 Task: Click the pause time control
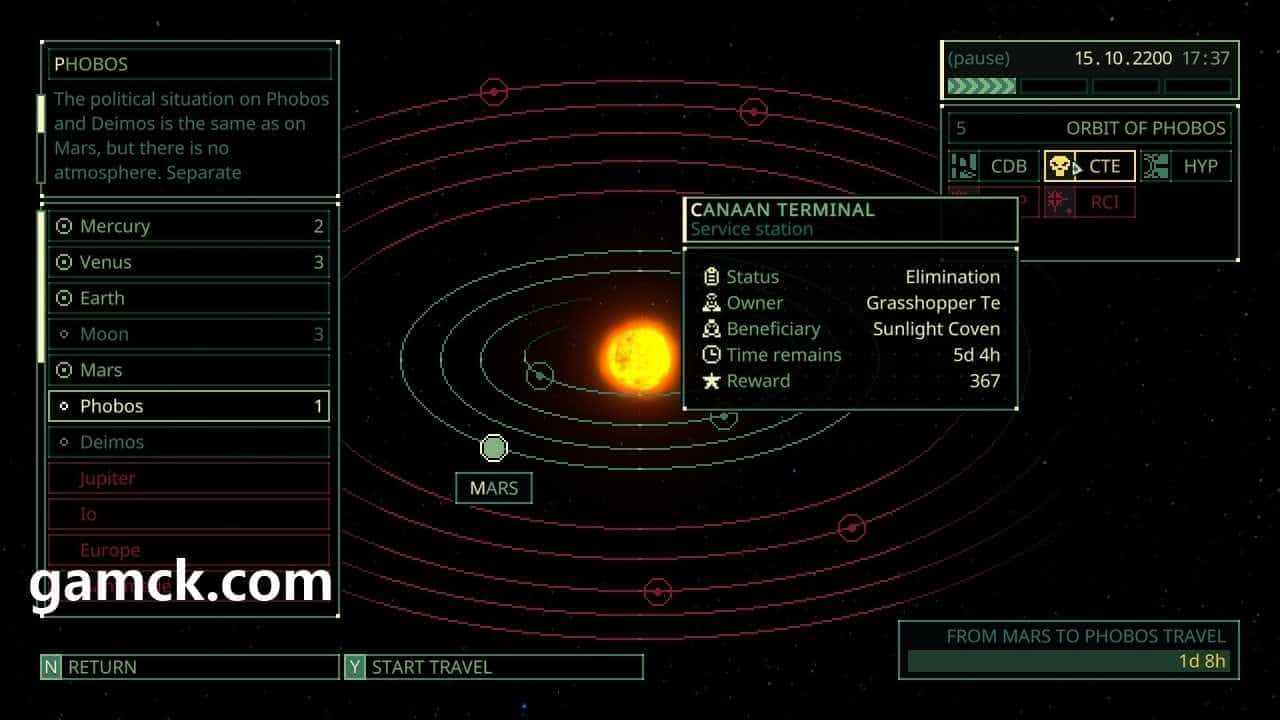coord(979,58)
